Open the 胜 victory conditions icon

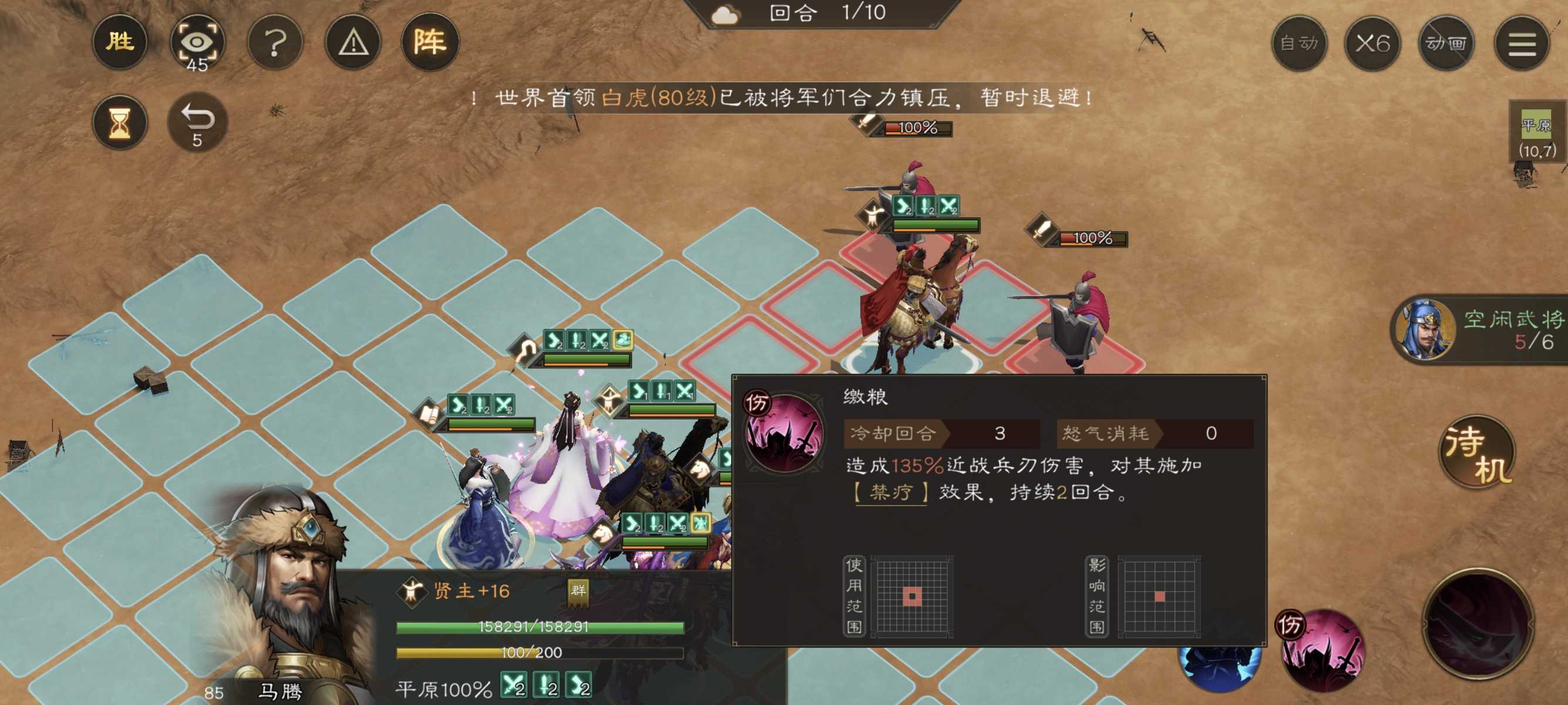coord(120,43)
